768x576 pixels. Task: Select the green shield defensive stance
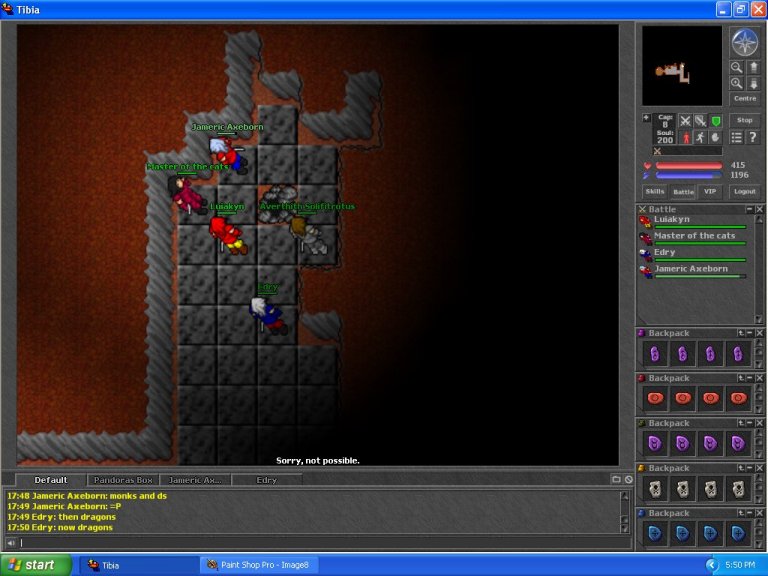click(716, 120)
